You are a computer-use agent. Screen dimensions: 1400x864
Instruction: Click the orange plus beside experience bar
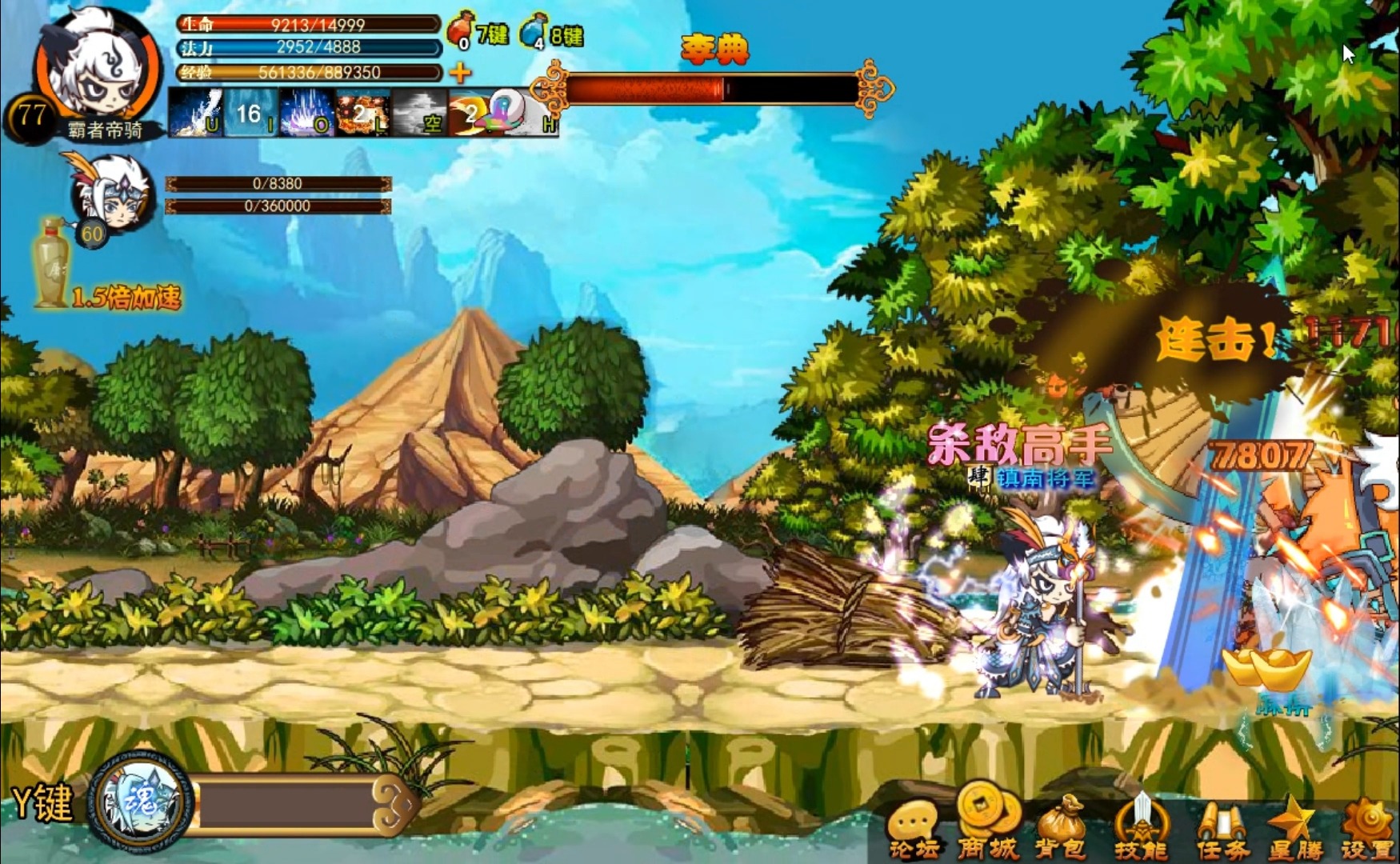(x=460, y=73)
